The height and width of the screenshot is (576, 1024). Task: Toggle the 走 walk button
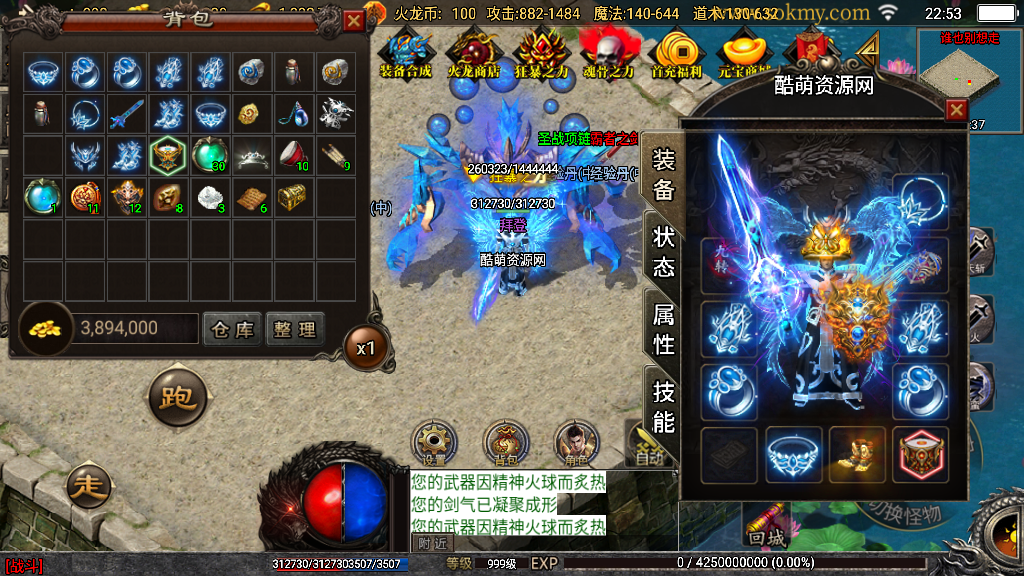[x=89, y=487]
